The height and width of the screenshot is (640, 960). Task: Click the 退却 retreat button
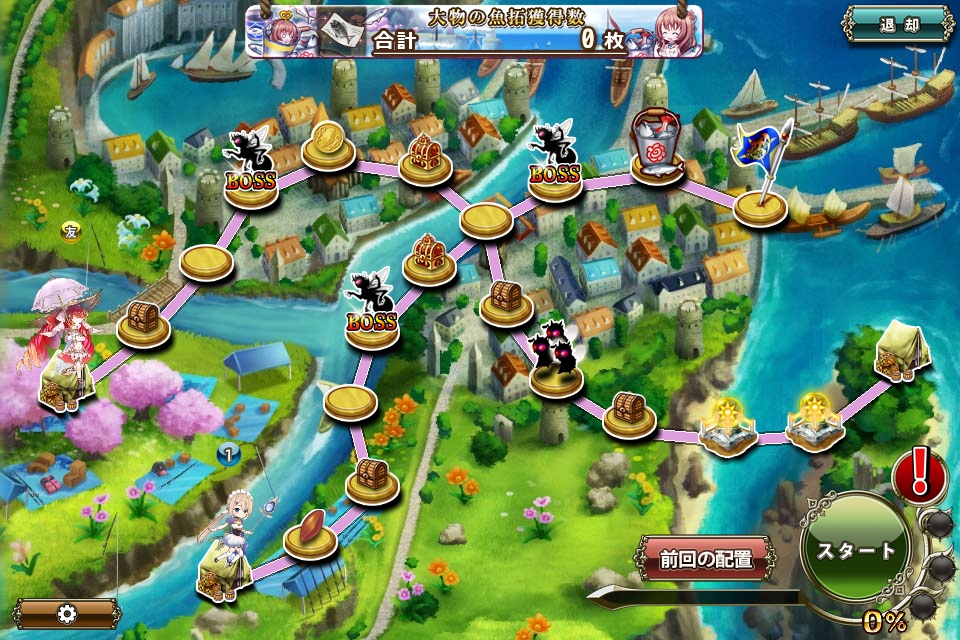(x=898, y=24)
